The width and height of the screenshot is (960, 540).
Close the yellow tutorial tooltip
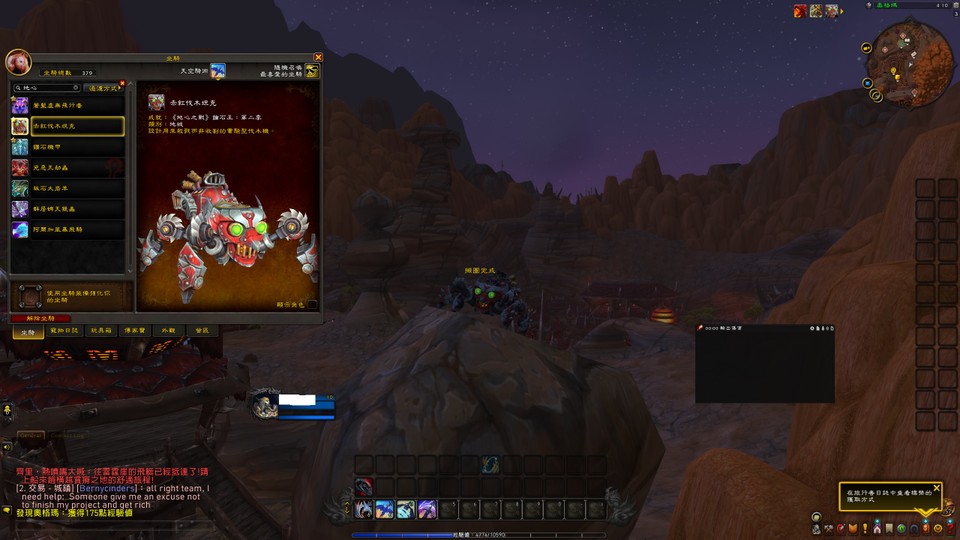pos(938,487)
